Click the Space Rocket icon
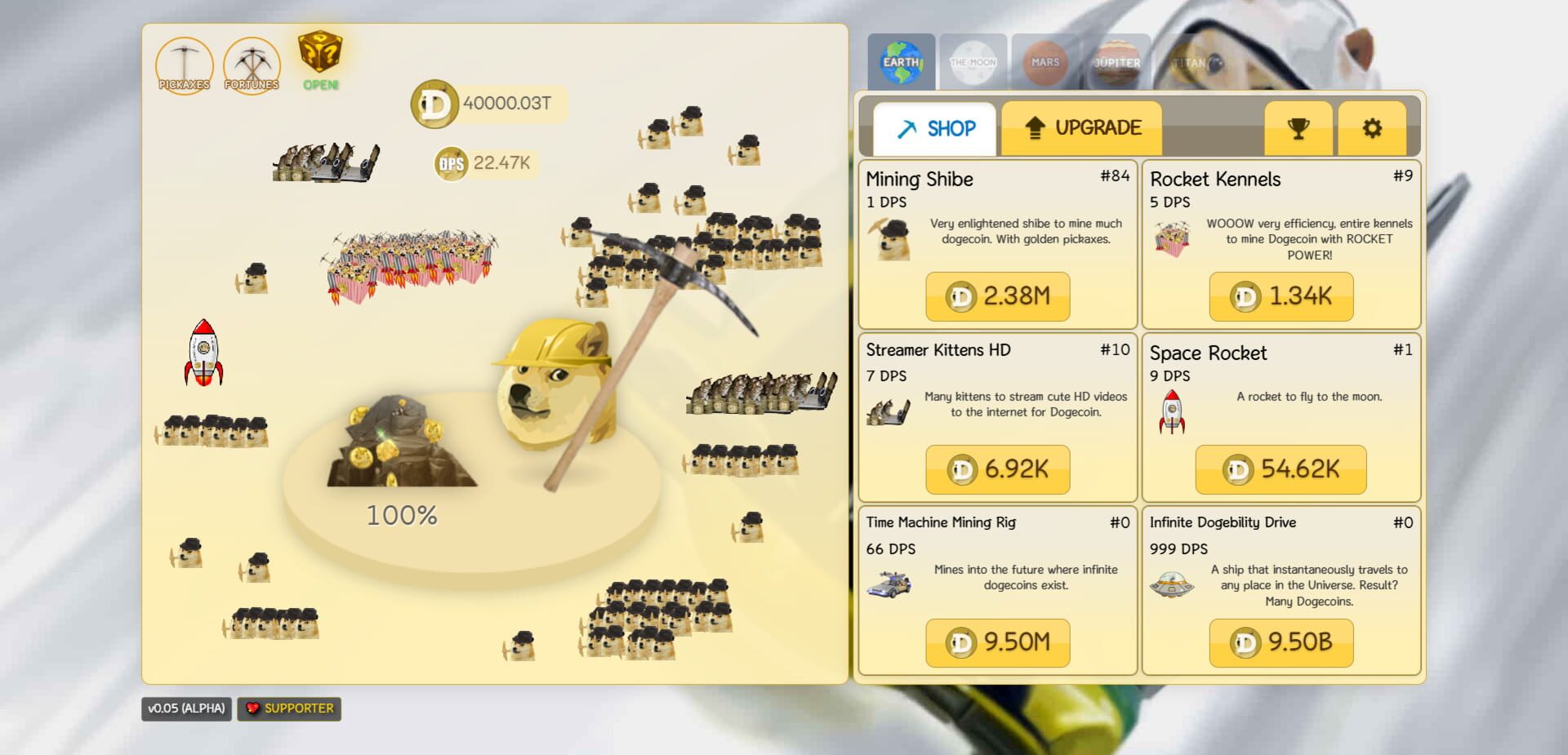The height and width of the screenshot is (755, 1568). tap(1174, 411)
